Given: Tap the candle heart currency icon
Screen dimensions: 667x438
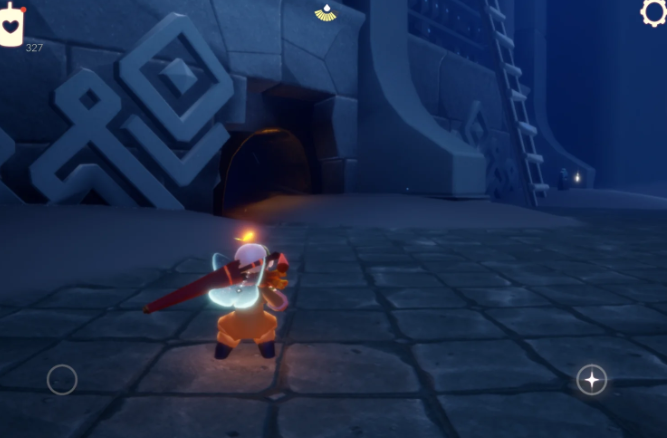Looking at the screenshot, I should pos(12,25).
